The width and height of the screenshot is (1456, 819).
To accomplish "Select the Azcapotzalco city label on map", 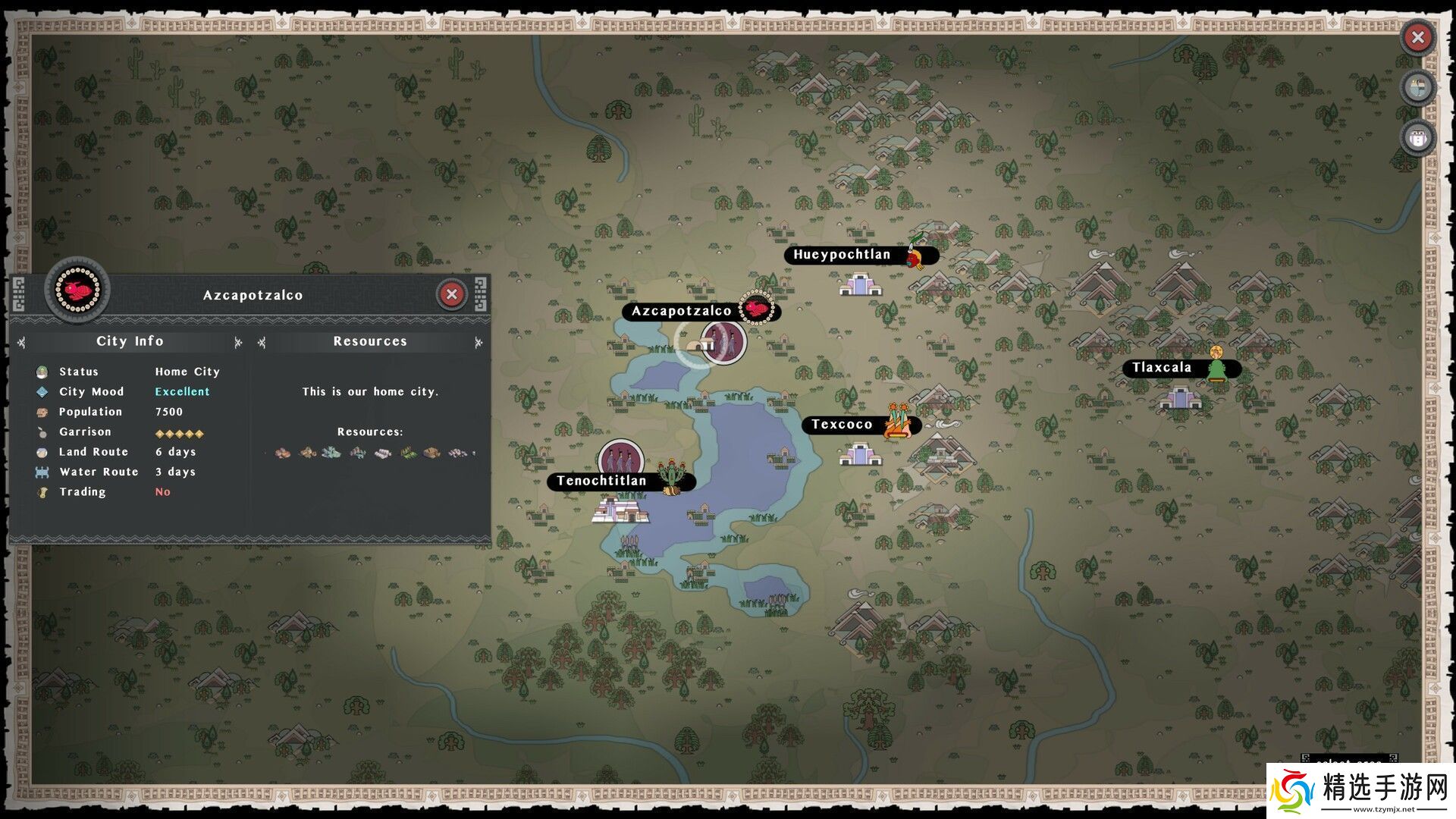I will (x=682, y=311).
